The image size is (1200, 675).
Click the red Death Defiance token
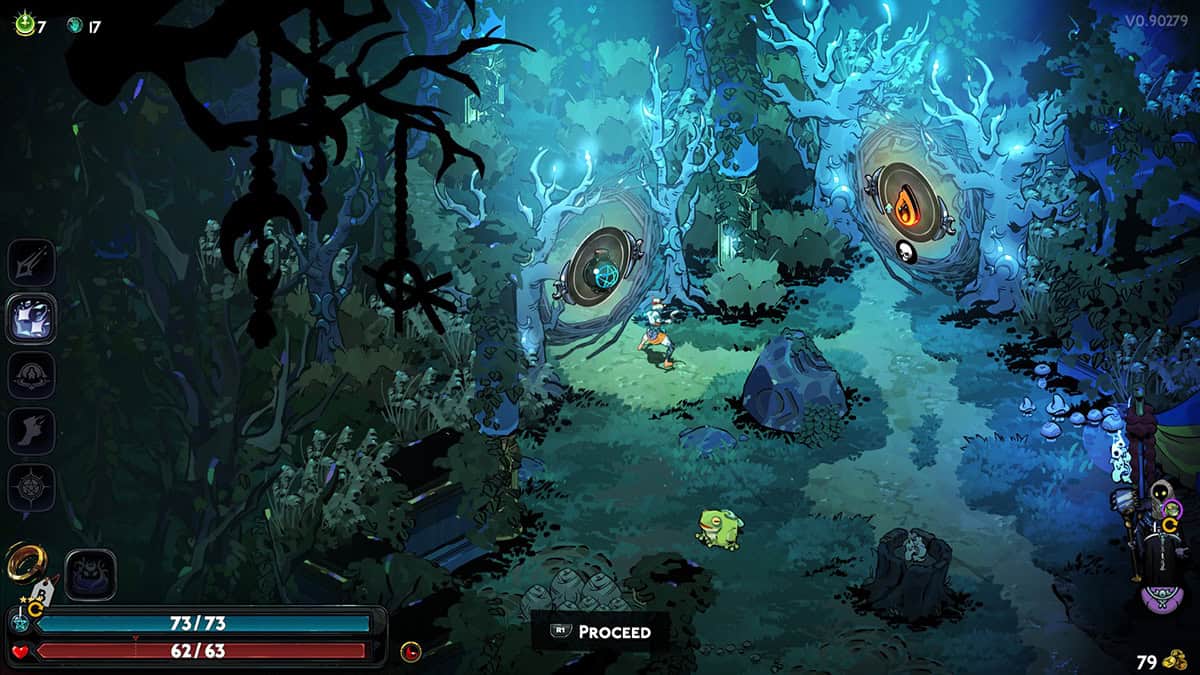410,652
